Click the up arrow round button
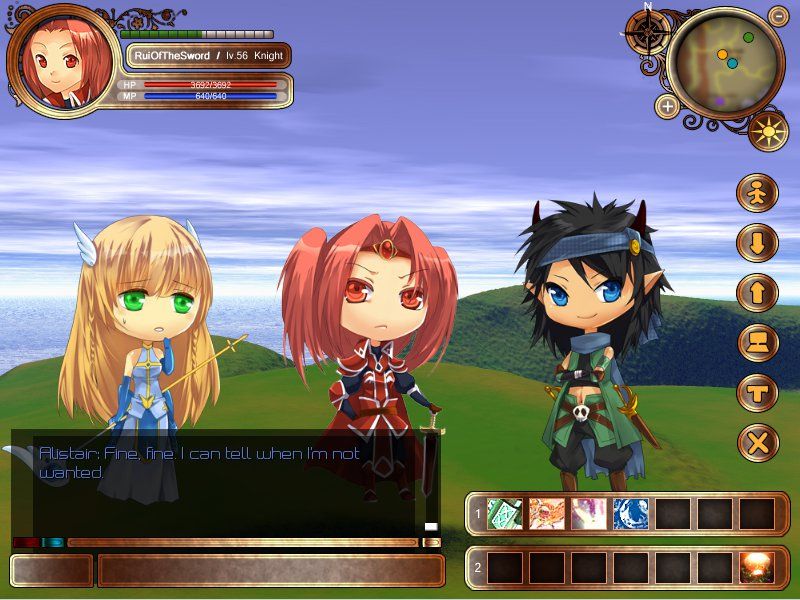The width and height of the screenshot is (800, 600). [x=757, y=293]
